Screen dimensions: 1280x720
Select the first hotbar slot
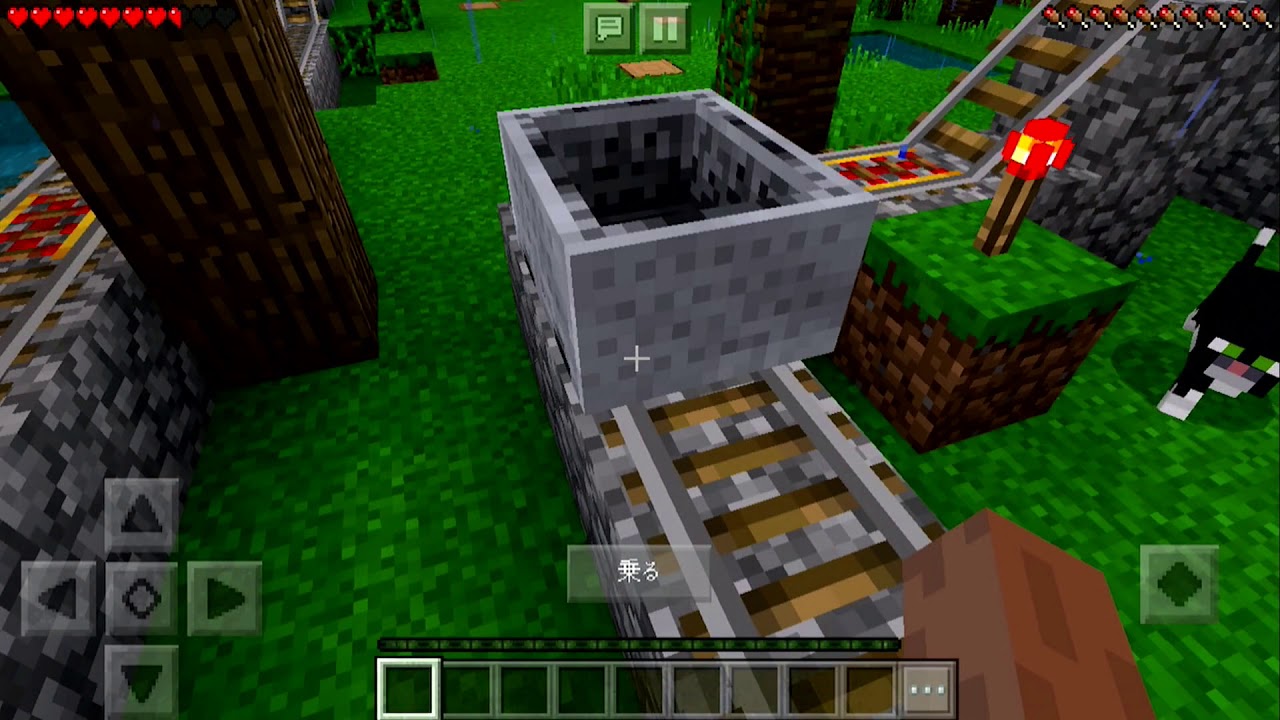coord(407,686)
